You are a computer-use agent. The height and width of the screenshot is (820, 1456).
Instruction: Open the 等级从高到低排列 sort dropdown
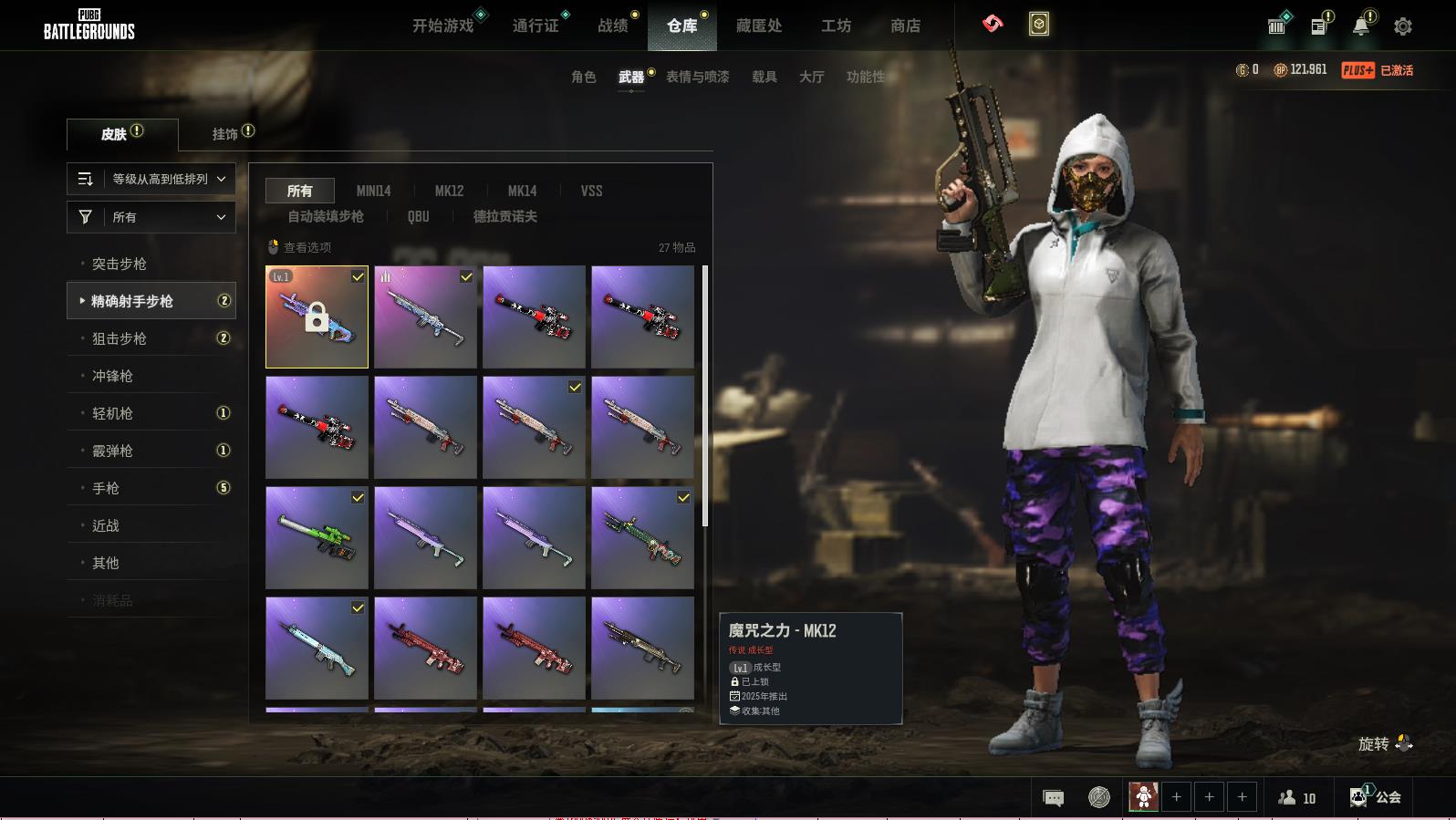(151, 179)
